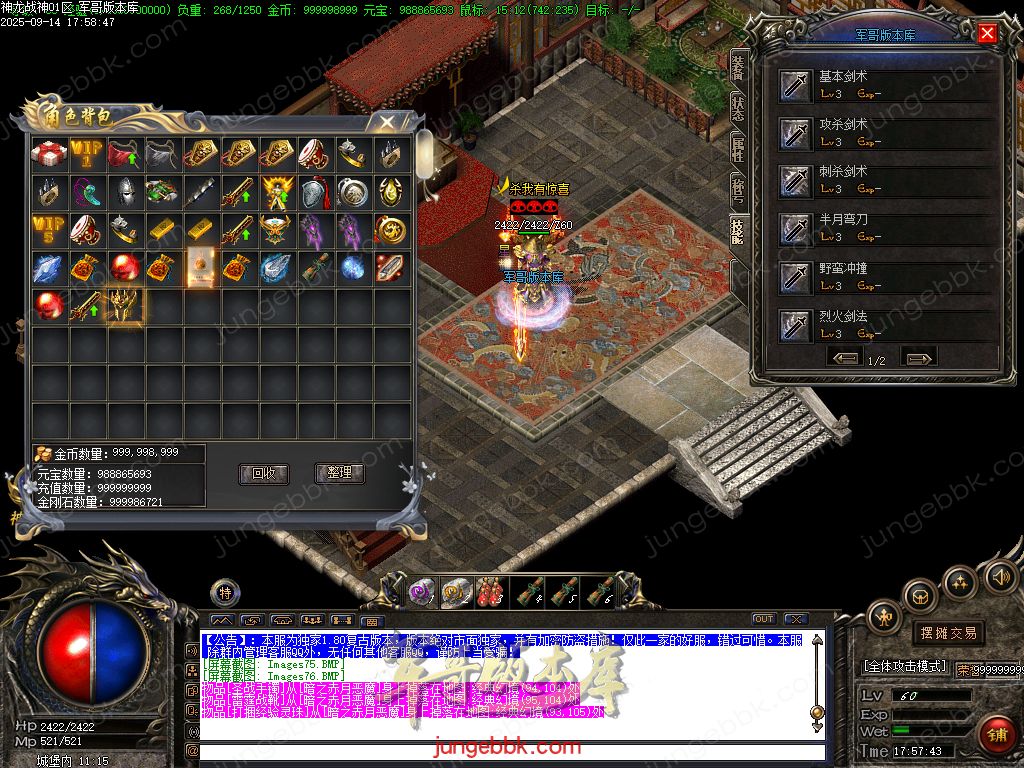The width and height of the screenshot is (1024, 768).
Task: Click the 回收 recycle button
Action: [x=264, y=473]
